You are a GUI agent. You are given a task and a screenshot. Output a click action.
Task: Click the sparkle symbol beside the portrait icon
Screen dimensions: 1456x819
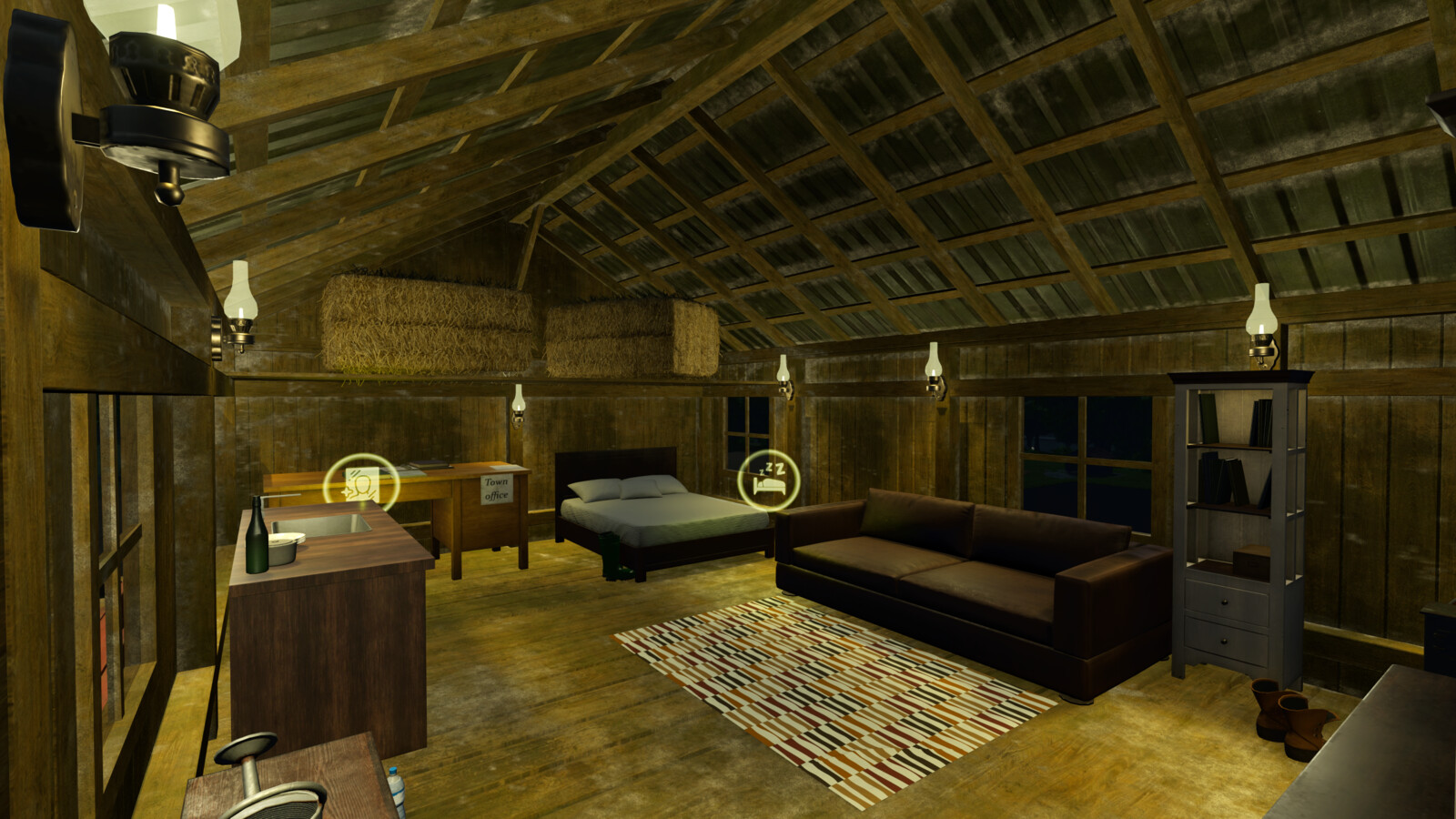click(347, 491)
